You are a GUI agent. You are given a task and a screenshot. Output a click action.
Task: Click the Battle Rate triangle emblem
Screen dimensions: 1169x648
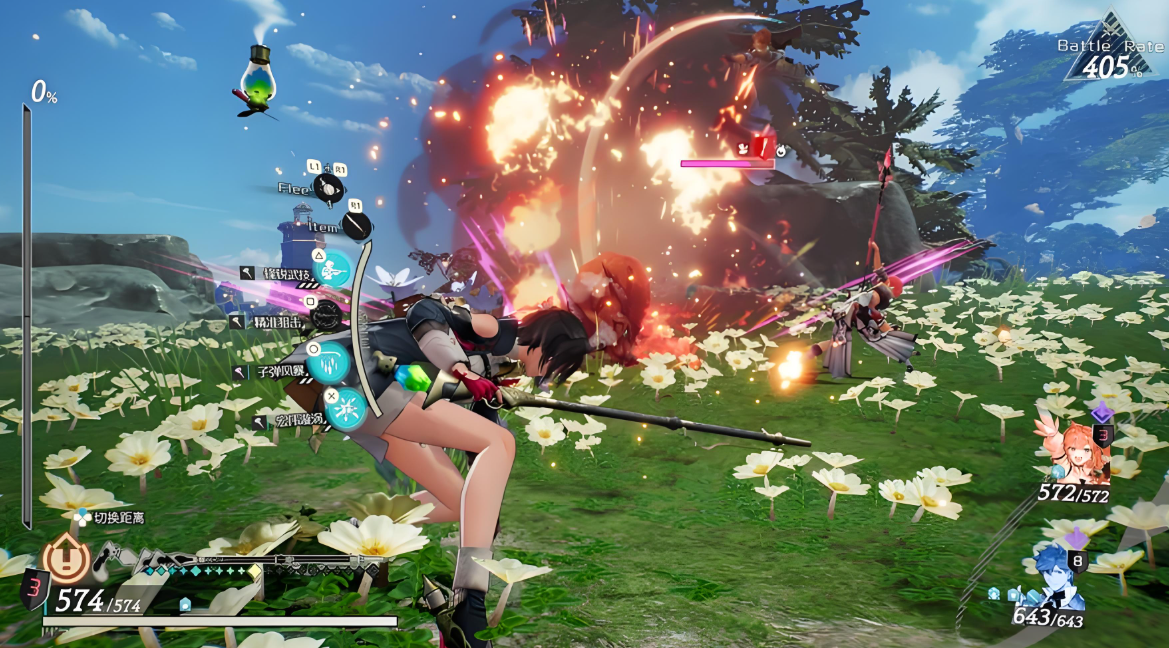click(1110, 50)
